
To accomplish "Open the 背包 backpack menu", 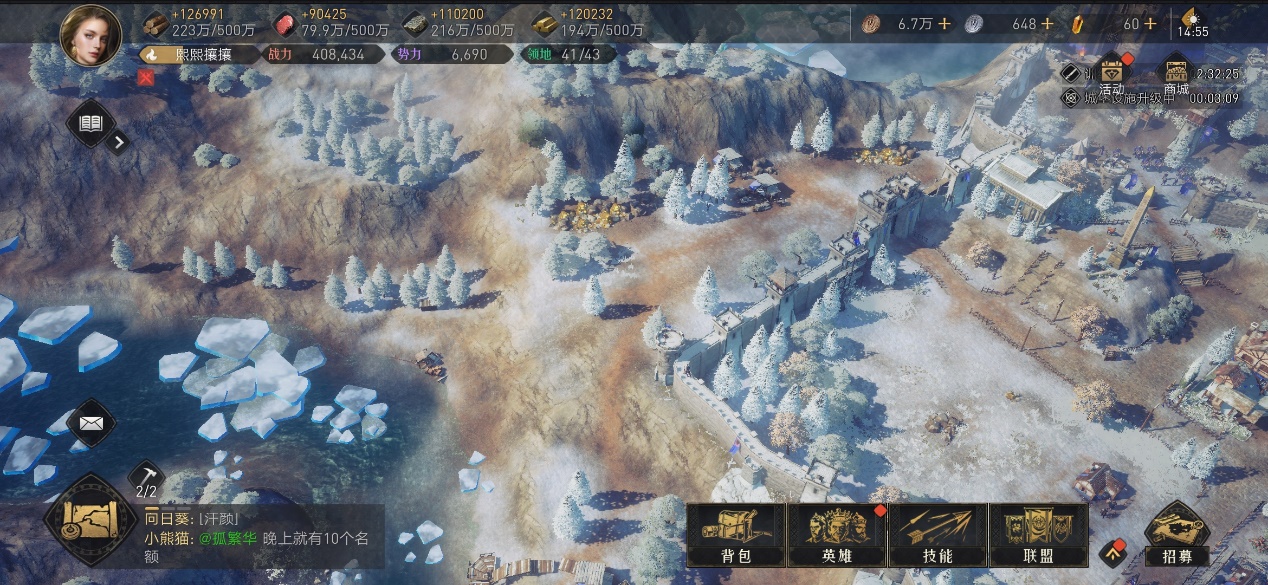I will click(735, 535).
